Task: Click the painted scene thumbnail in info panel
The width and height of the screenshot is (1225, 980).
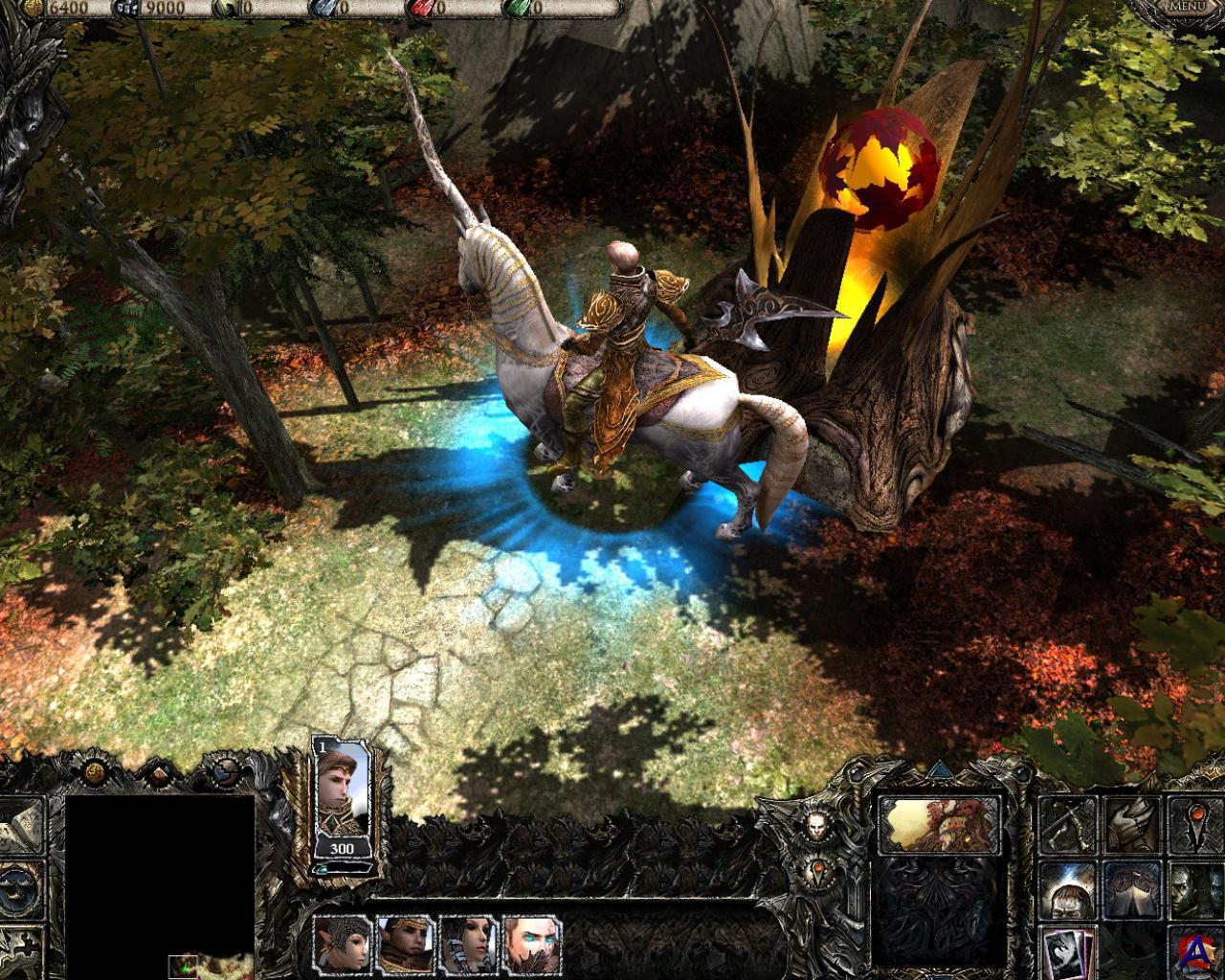Action: [x=939, y=824]
